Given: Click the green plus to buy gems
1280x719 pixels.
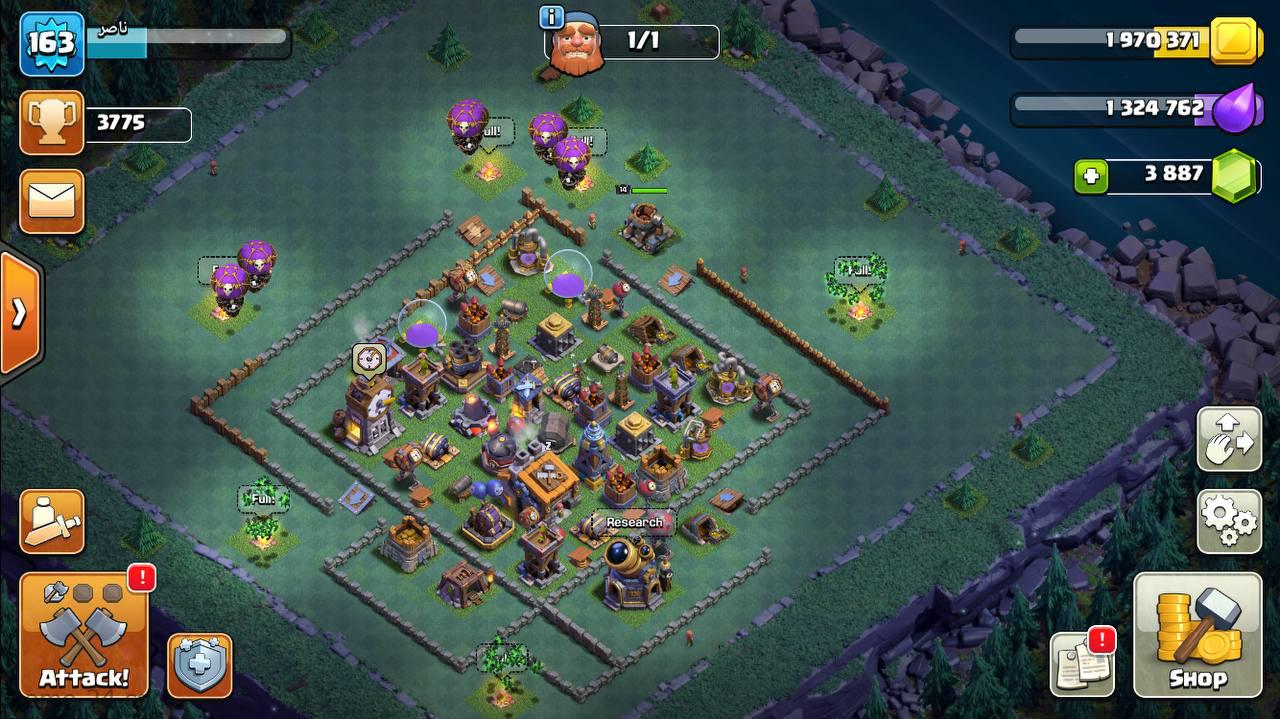Looking at the screenshot, I should pos(1091,177).
